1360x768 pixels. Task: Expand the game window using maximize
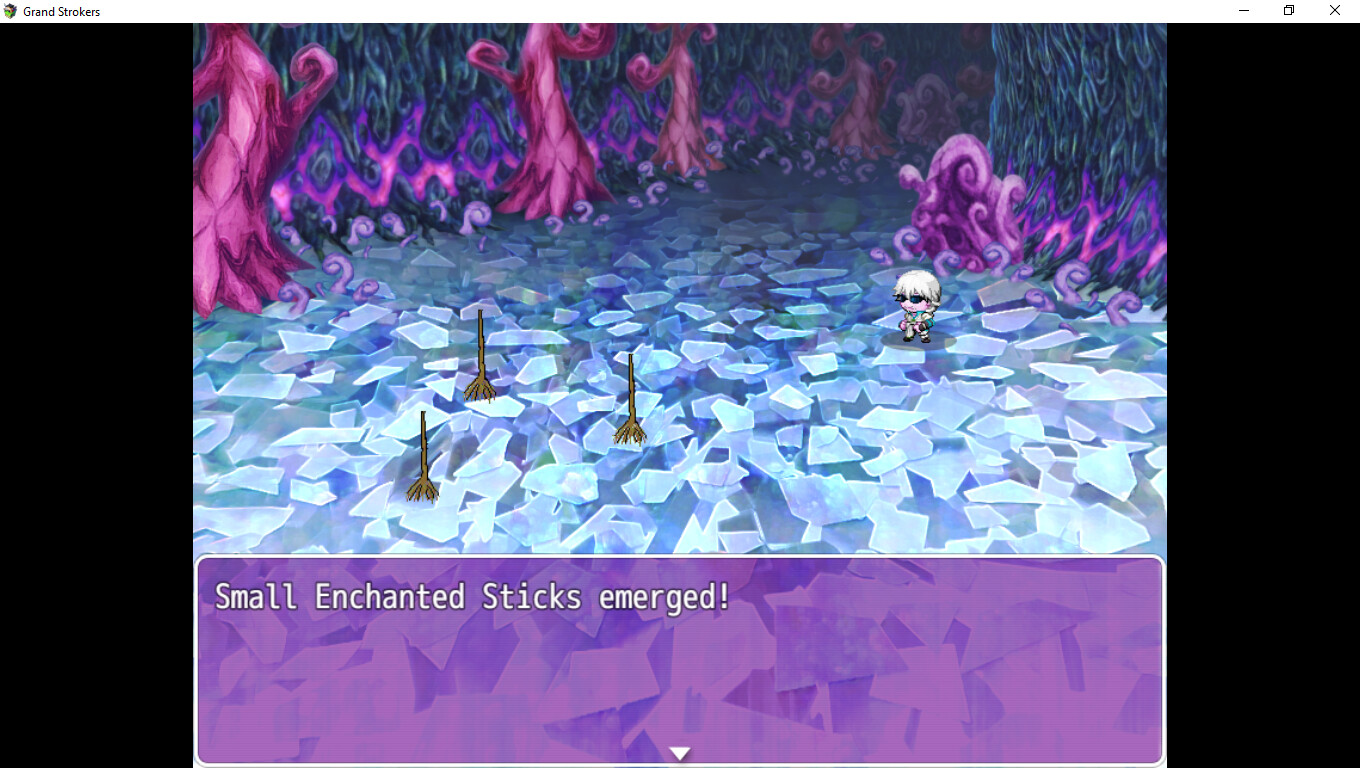click(x=1288, y=10)
